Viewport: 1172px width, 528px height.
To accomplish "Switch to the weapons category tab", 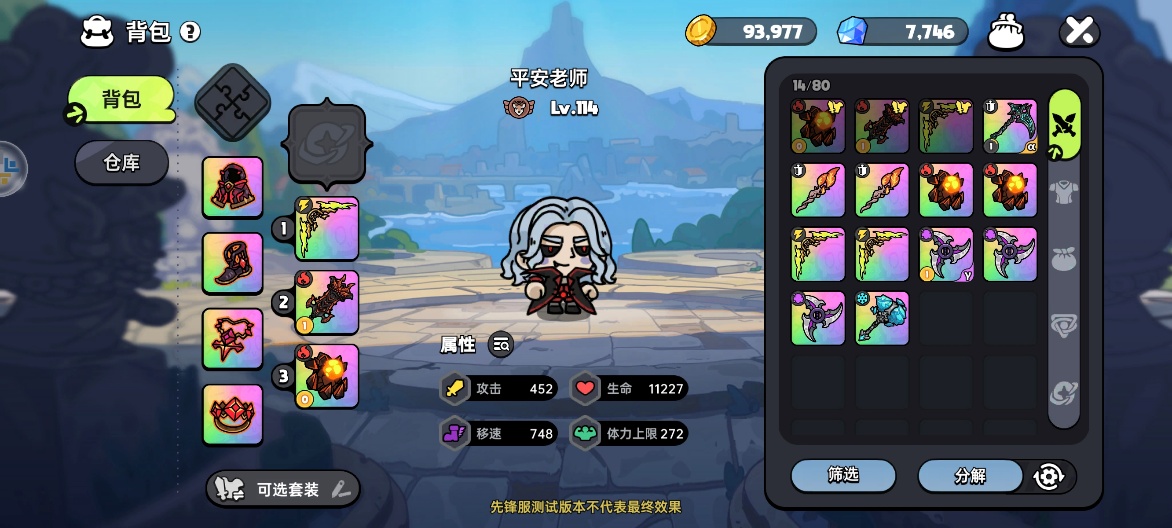I will tap(1064, 125).
